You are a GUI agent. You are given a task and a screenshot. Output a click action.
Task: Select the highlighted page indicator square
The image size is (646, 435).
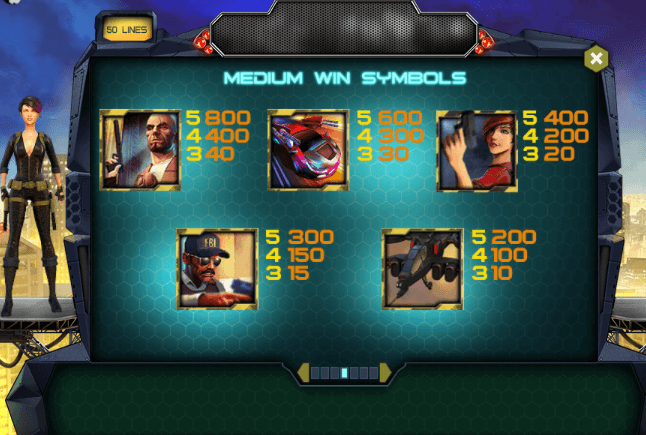pos(345,373)
